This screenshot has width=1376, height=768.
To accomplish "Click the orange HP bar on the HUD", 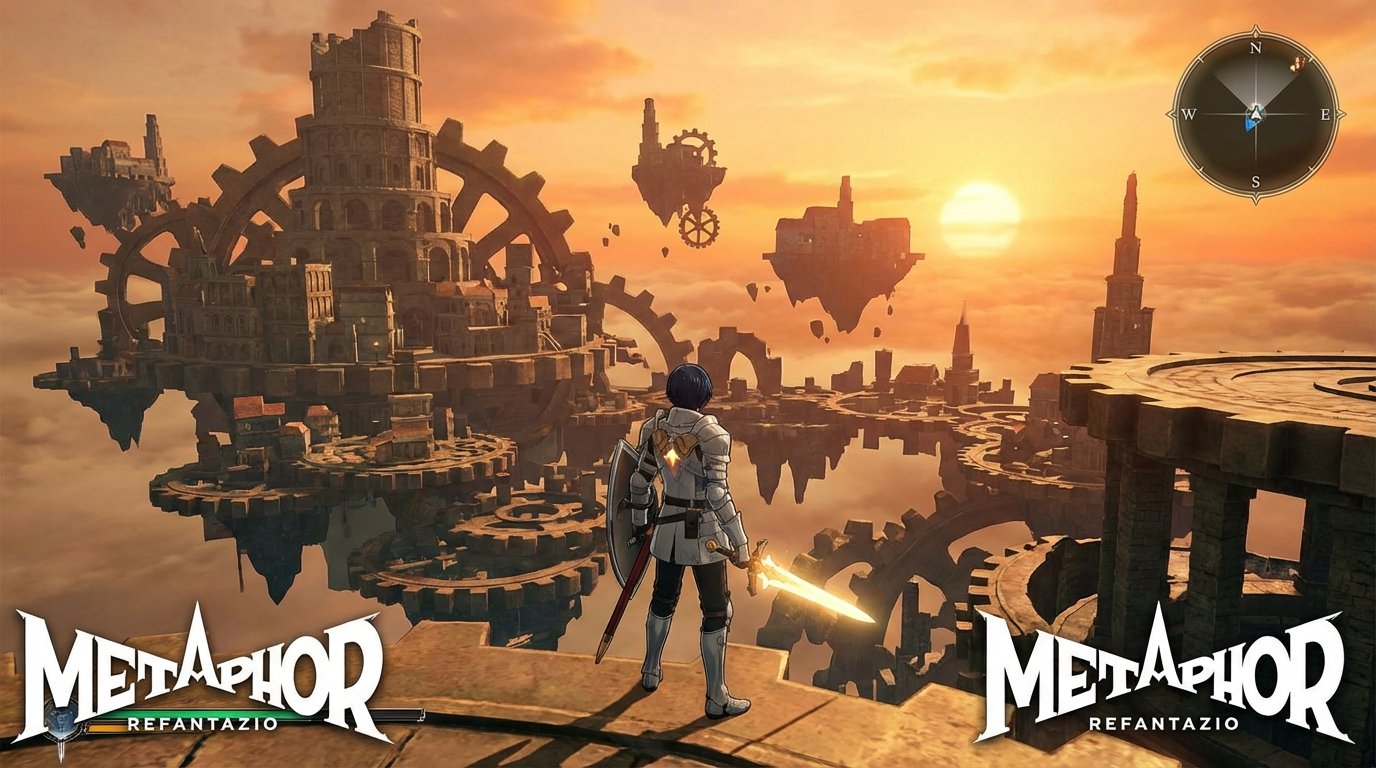I will pos(105,728).
